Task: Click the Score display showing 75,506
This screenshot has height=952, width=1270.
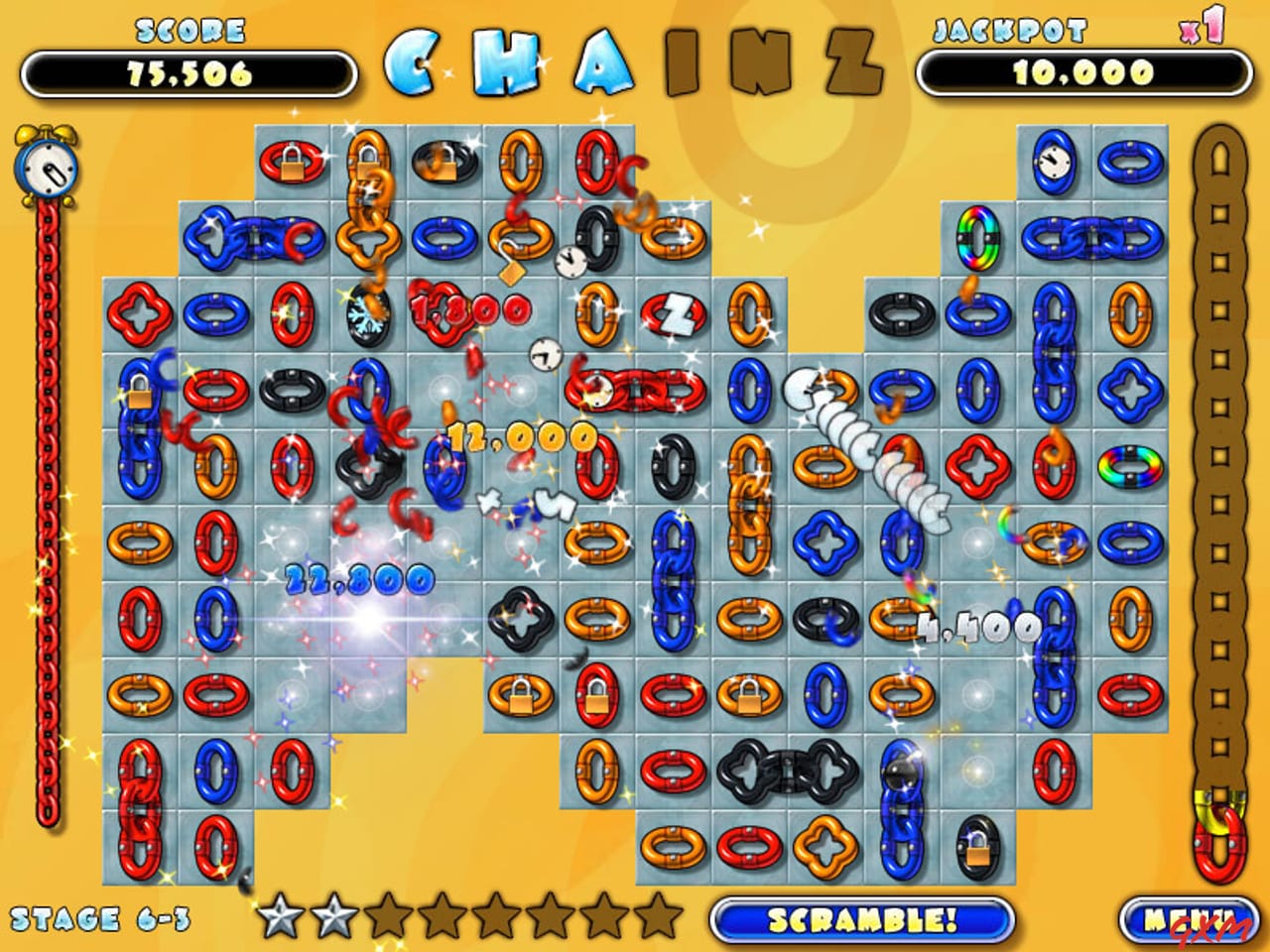Action: pos(189,71)
